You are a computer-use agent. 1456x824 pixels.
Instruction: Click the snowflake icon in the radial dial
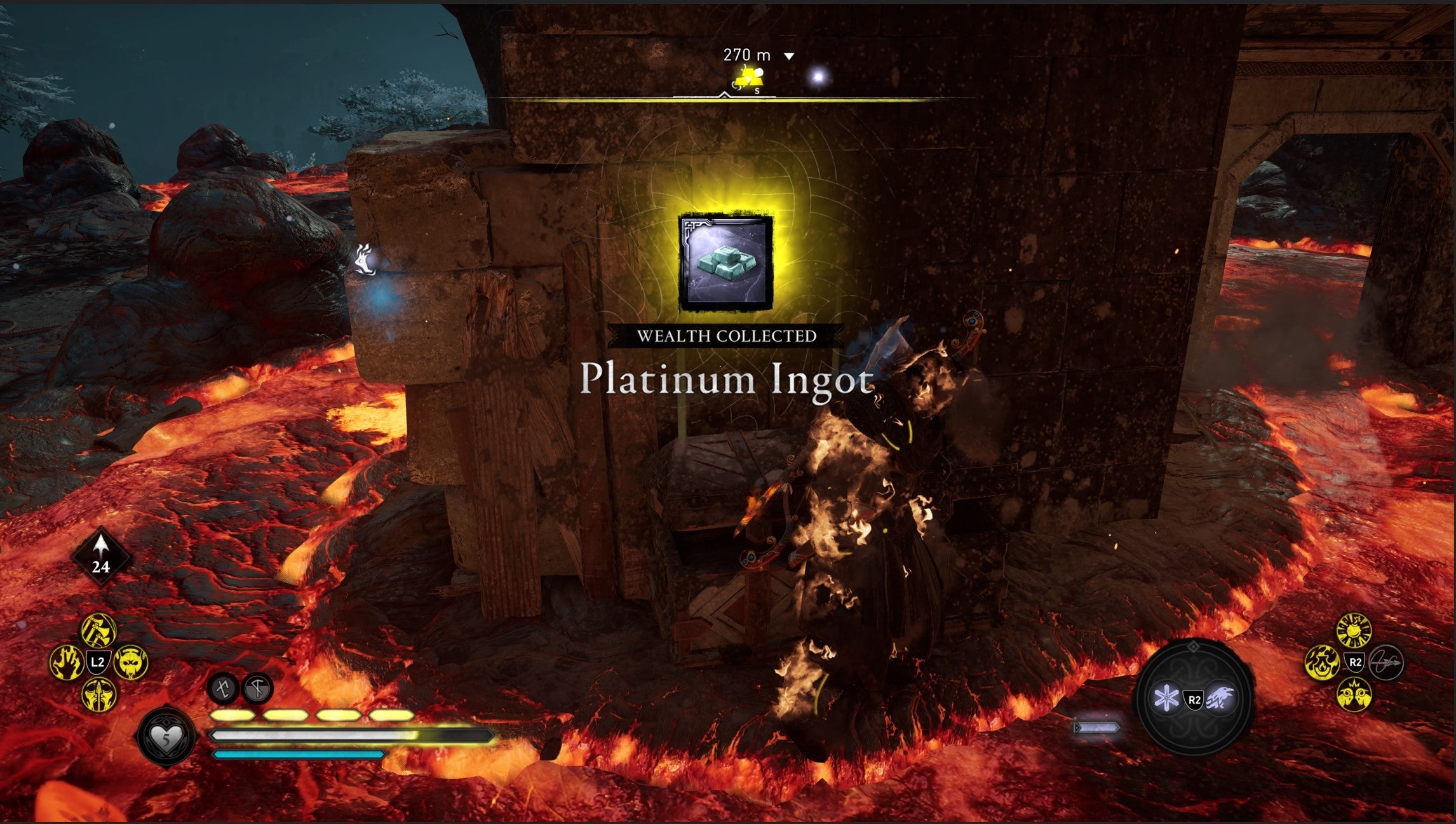1168,699
